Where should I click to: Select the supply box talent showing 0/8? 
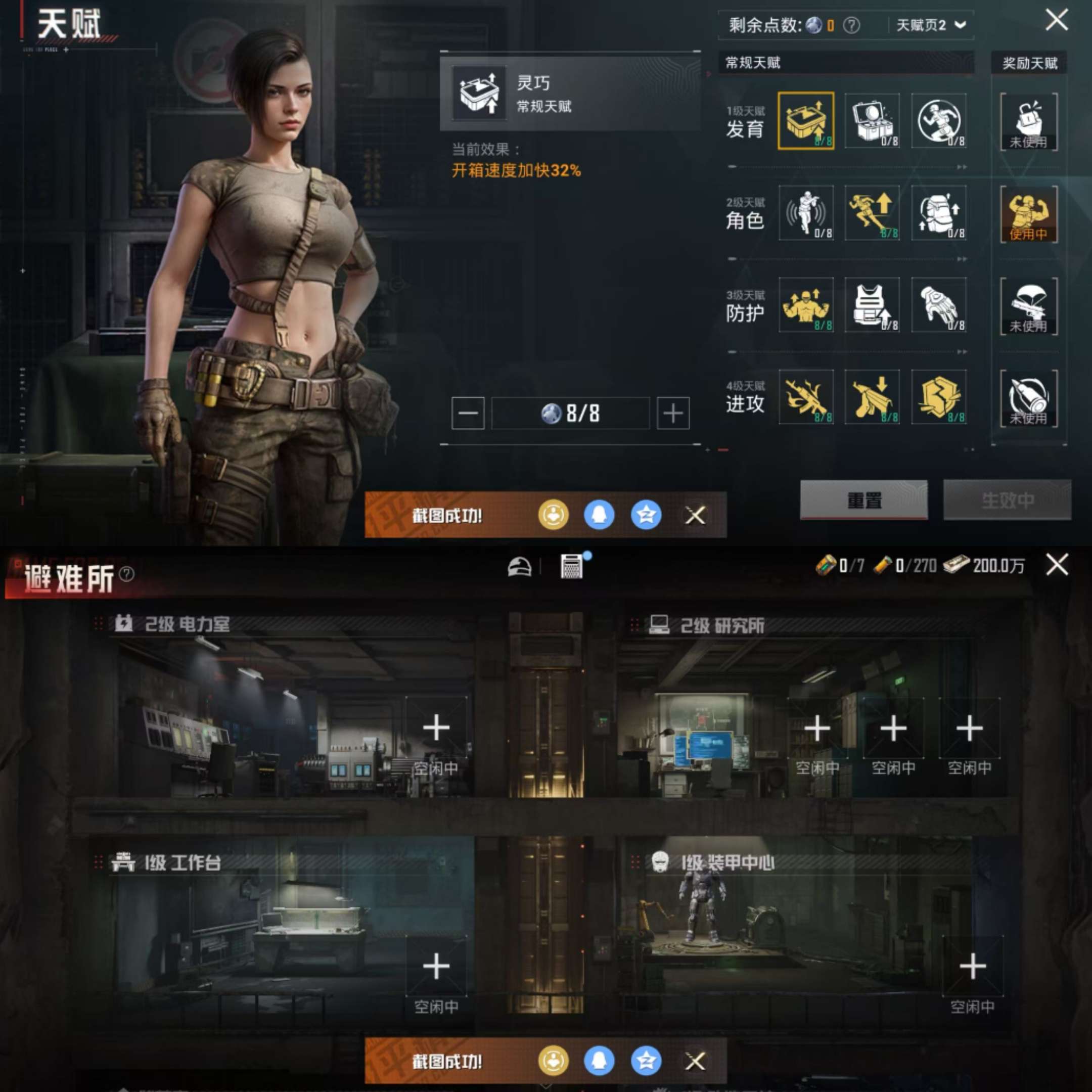[872, 120]
